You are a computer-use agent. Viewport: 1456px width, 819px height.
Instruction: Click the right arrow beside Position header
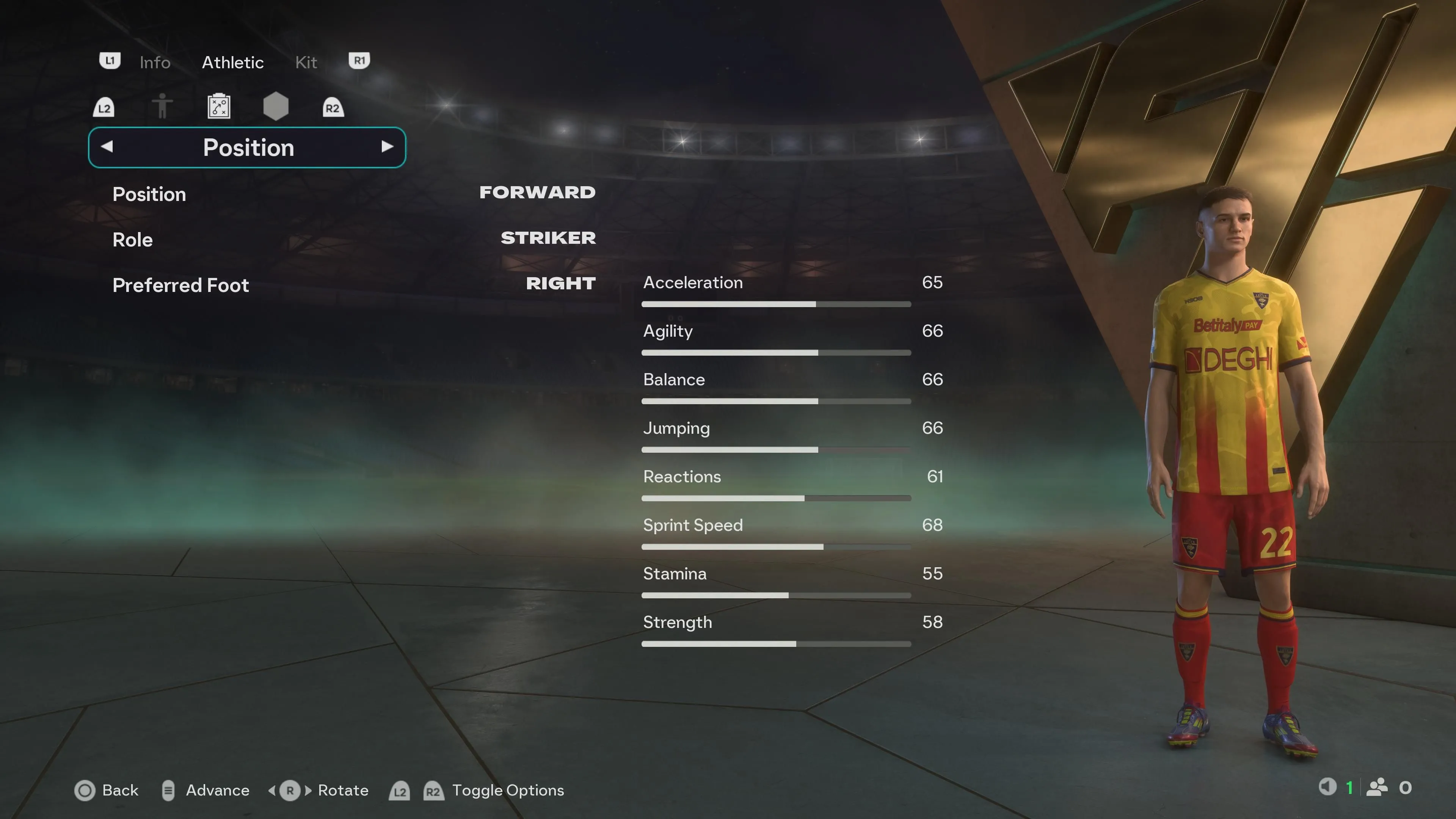[x=387, y=147]
